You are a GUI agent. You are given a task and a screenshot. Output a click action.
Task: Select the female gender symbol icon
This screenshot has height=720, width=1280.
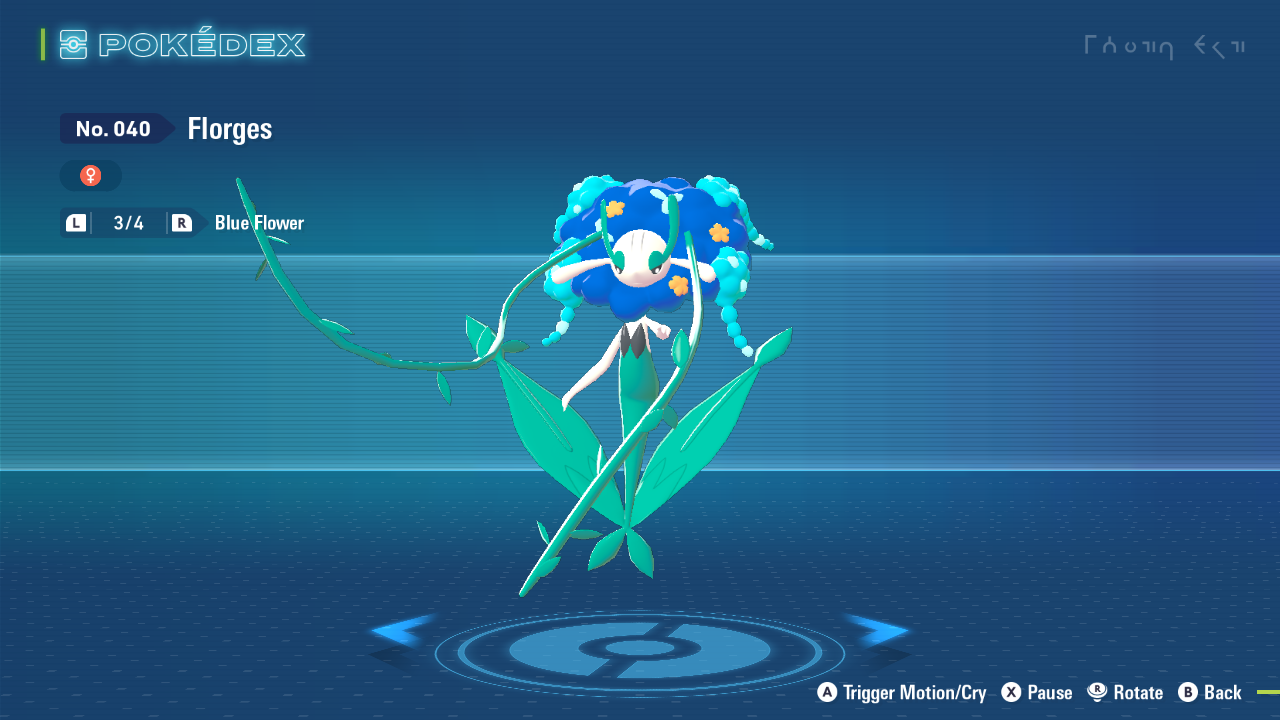(x=90, y=175)
